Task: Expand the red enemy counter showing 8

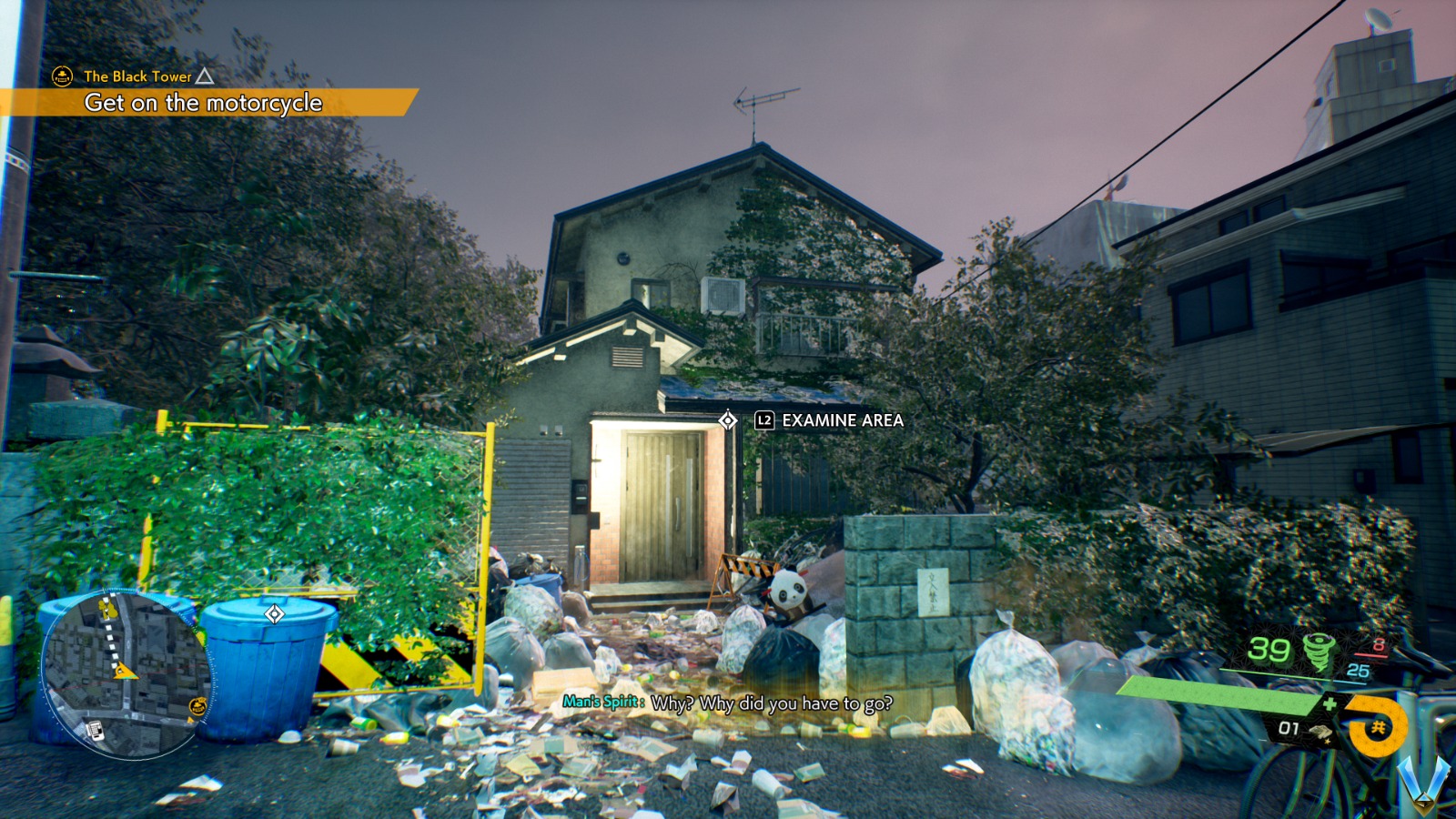Action: 1379,643
